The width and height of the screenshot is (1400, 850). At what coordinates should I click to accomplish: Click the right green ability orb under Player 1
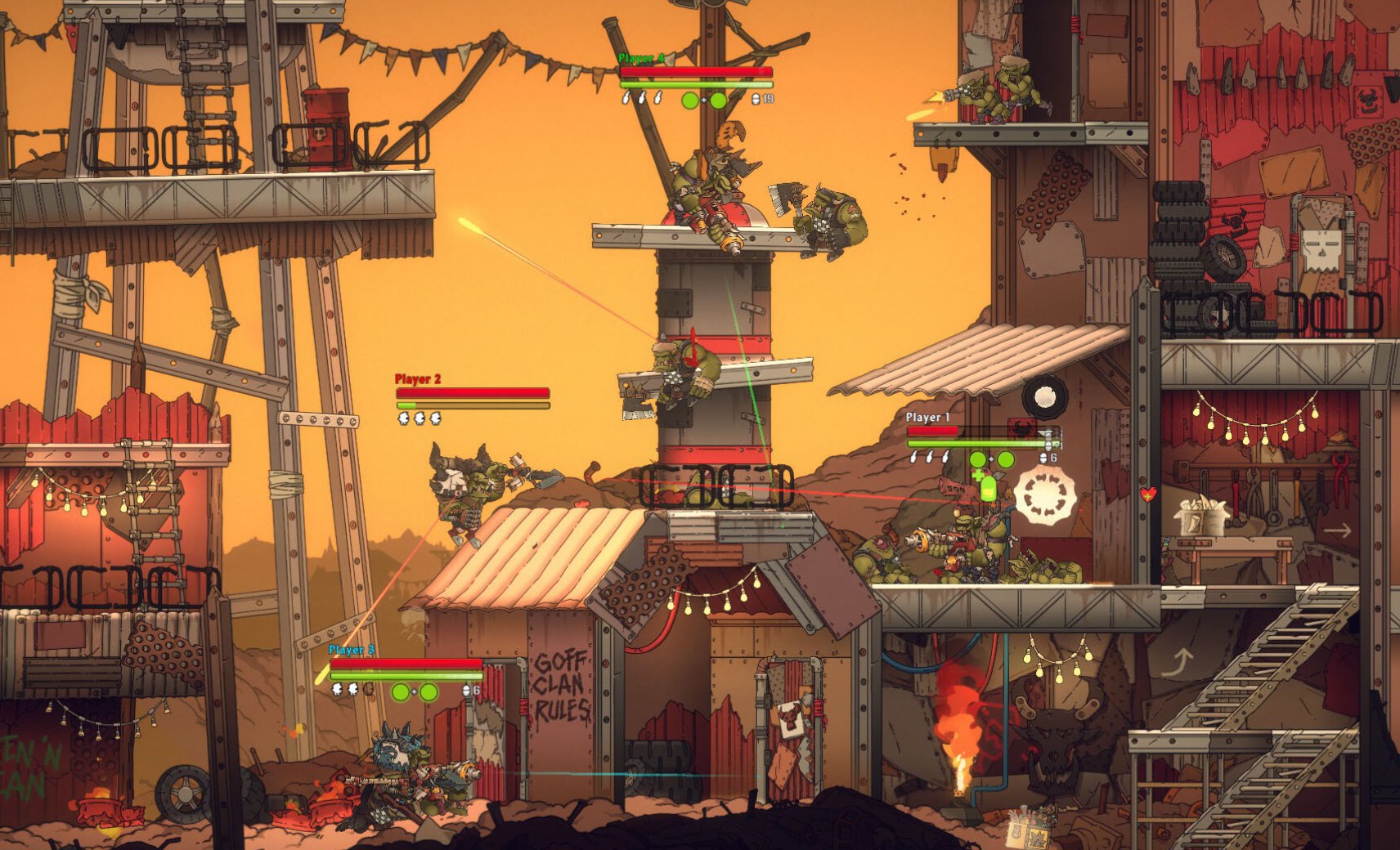[x=1006, y=459]
